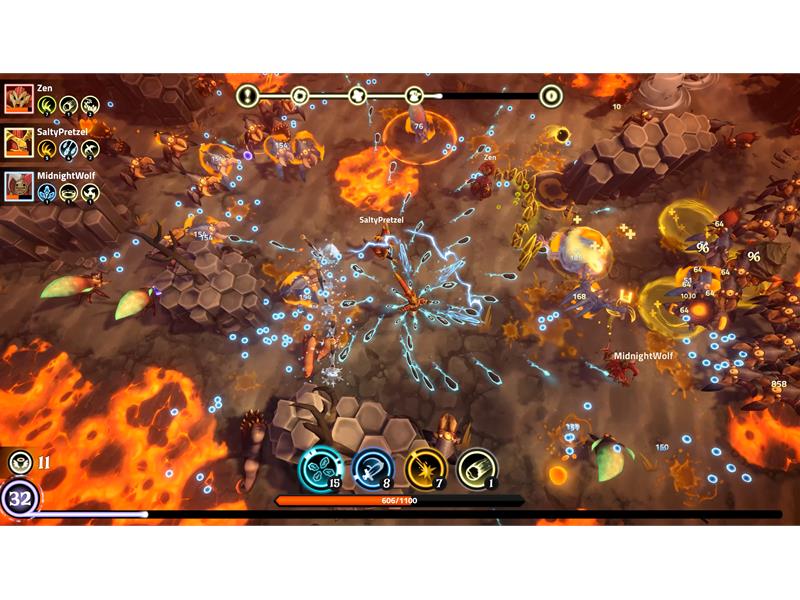Image resolution: width=800 pixels, height=600 pixels.
Task: Inspect SaltyPretzel's crossed axe ability icon
Action: pyautogui.click(x=90, y=149)
